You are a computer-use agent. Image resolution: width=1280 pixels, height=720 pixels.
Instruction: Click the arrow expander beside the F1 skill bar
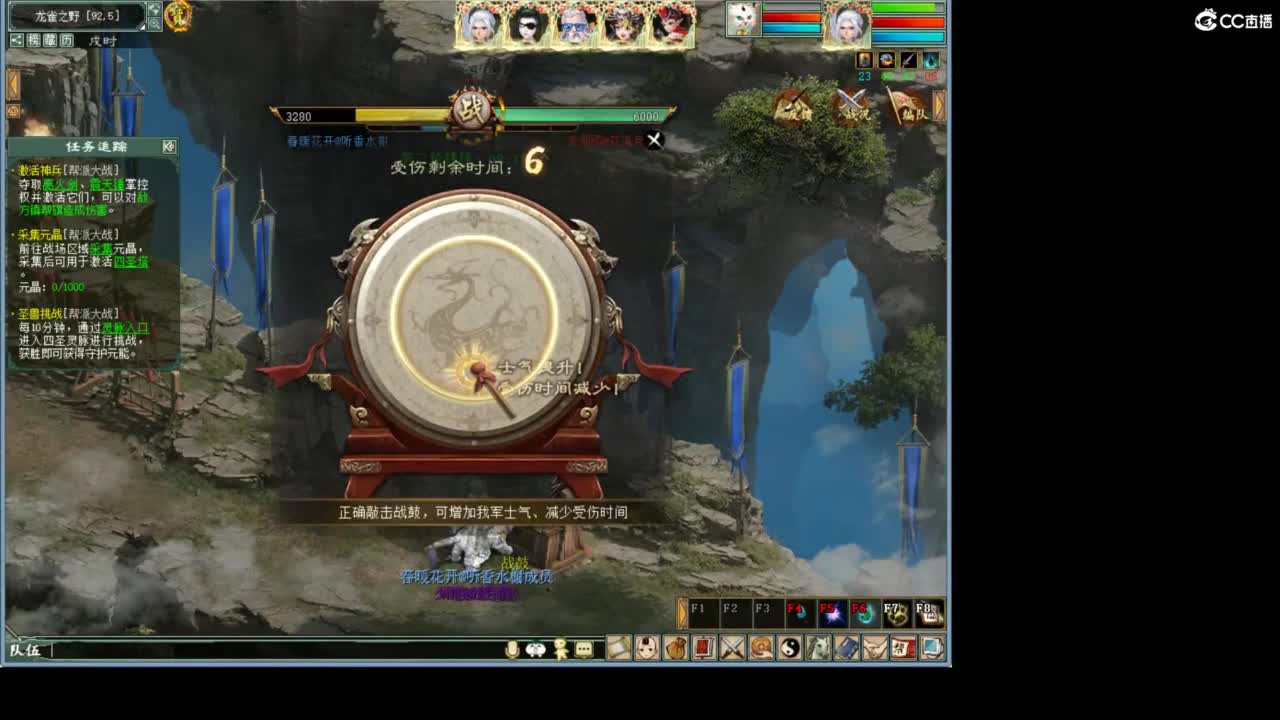click(682, 610)
